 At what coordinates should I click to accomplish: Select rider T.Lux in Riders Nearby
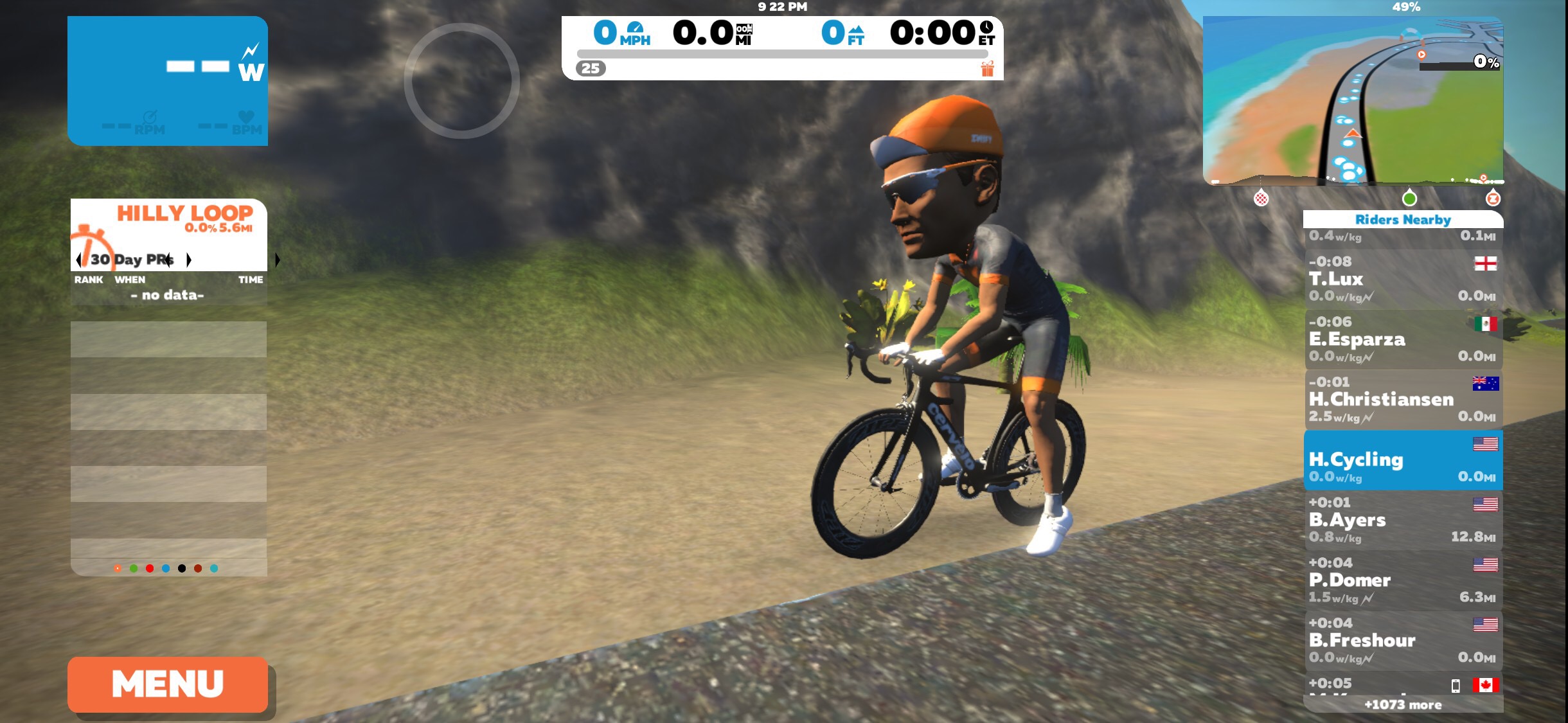coord(1403,279)
